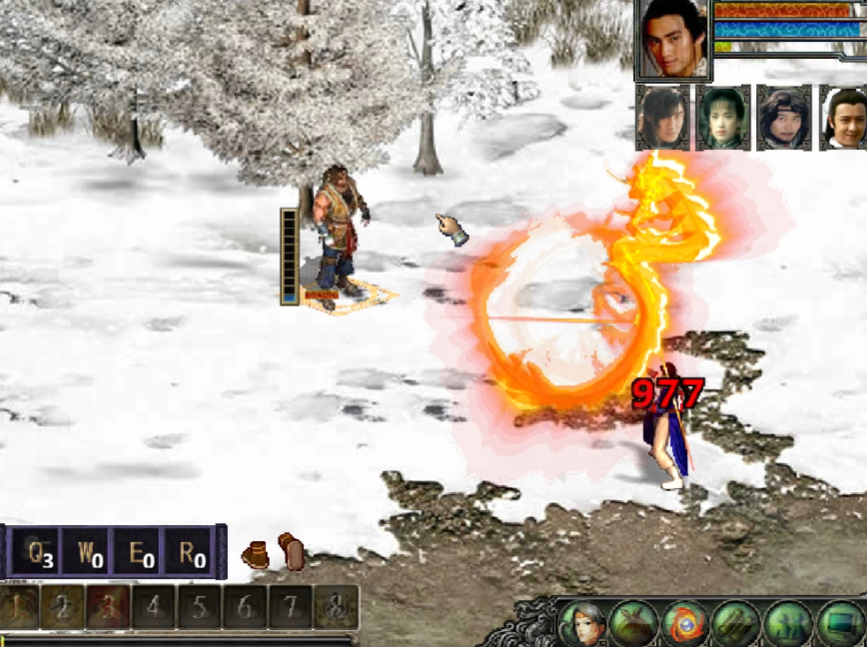Activate the W skill slot
The height and width of the screenshot is (647, 867).
point(87,552)
